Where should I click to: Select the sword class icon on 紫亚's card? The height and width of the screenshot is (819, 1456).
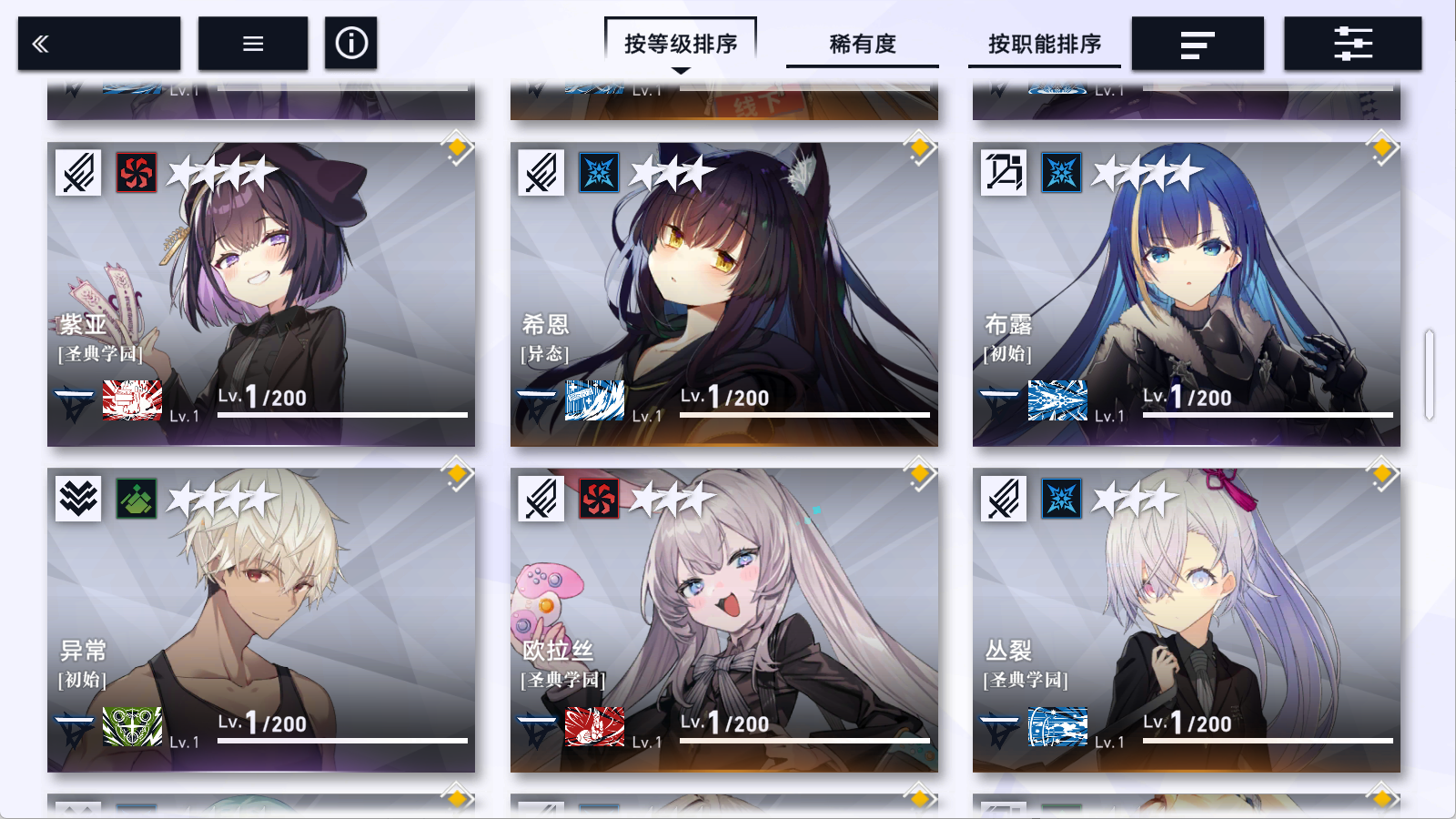77,173
